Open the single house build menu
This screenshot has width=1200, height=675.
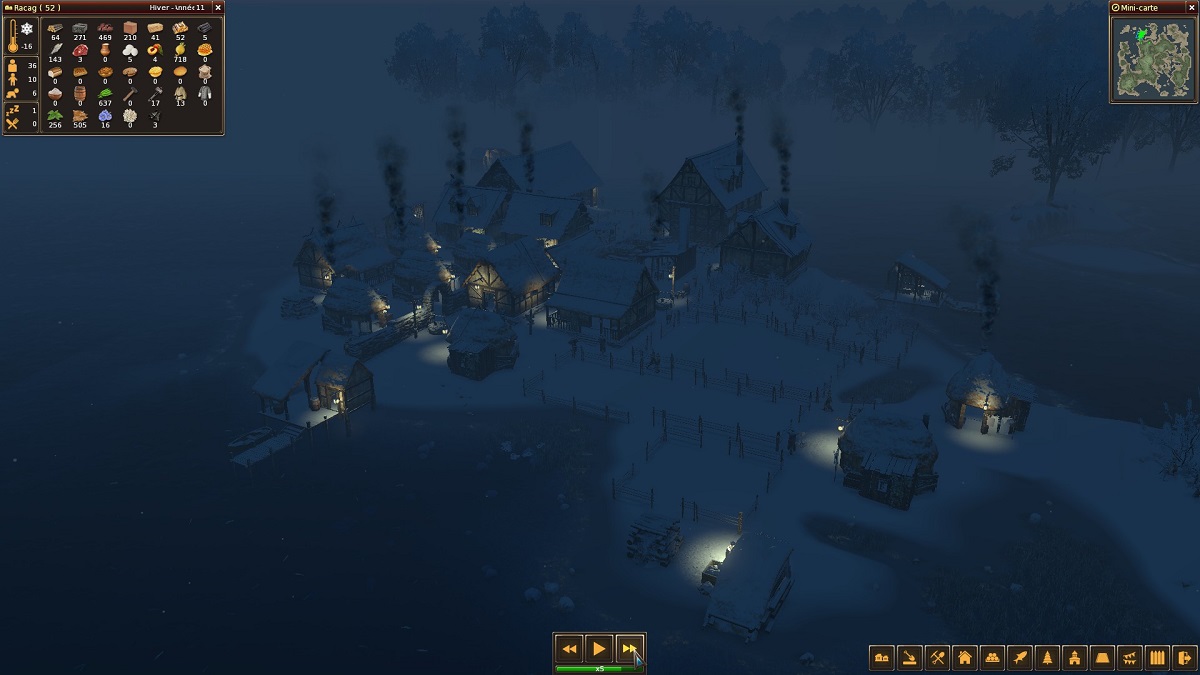[965, 658]
